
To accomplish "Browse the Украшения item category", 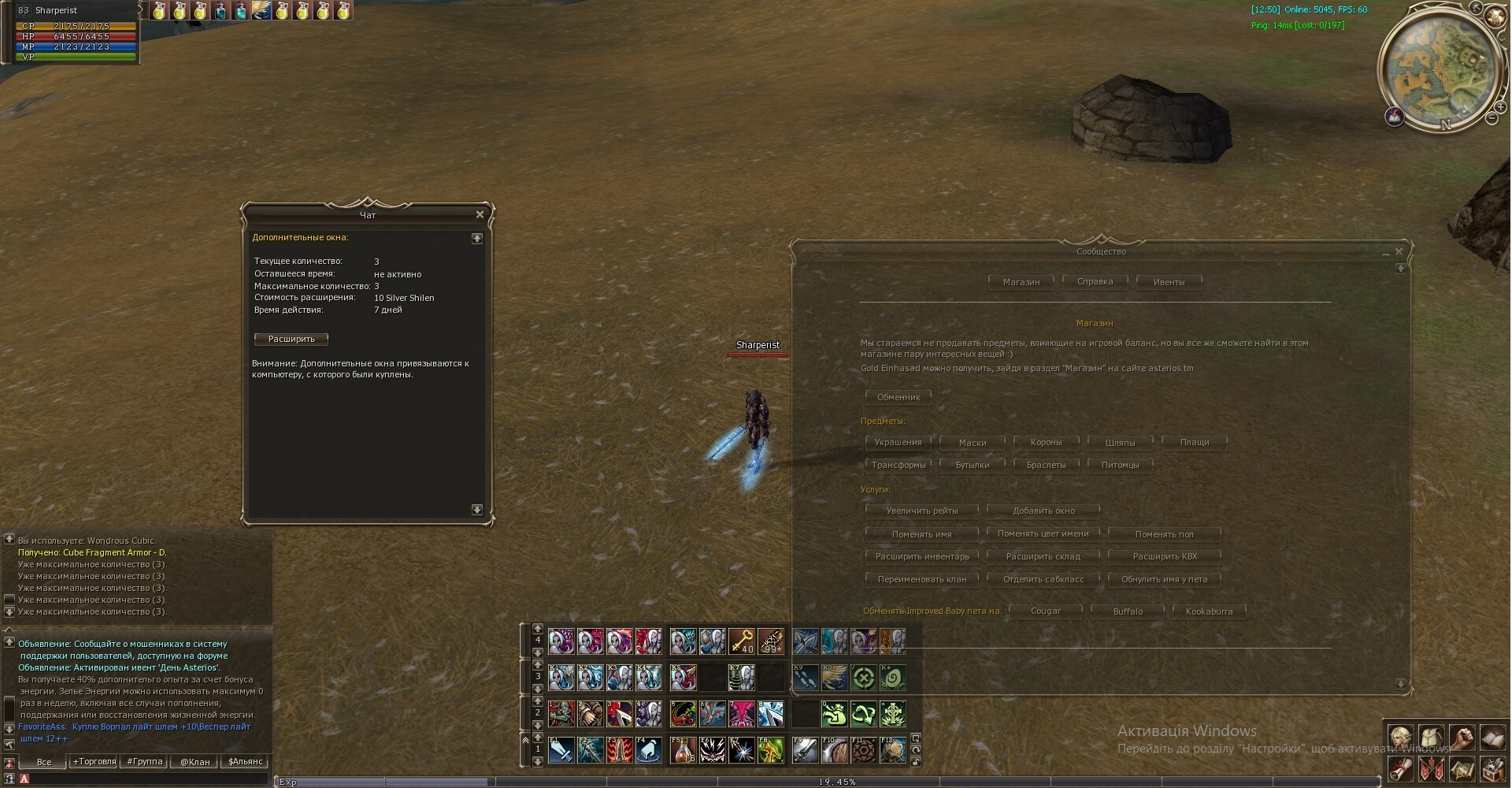I will coord(898,442).
